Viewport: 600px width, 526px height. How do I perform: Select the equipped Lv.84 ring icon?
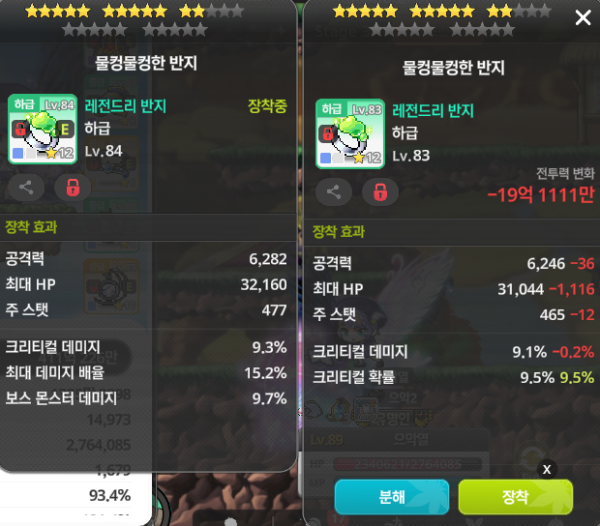(x=42, y=129)
